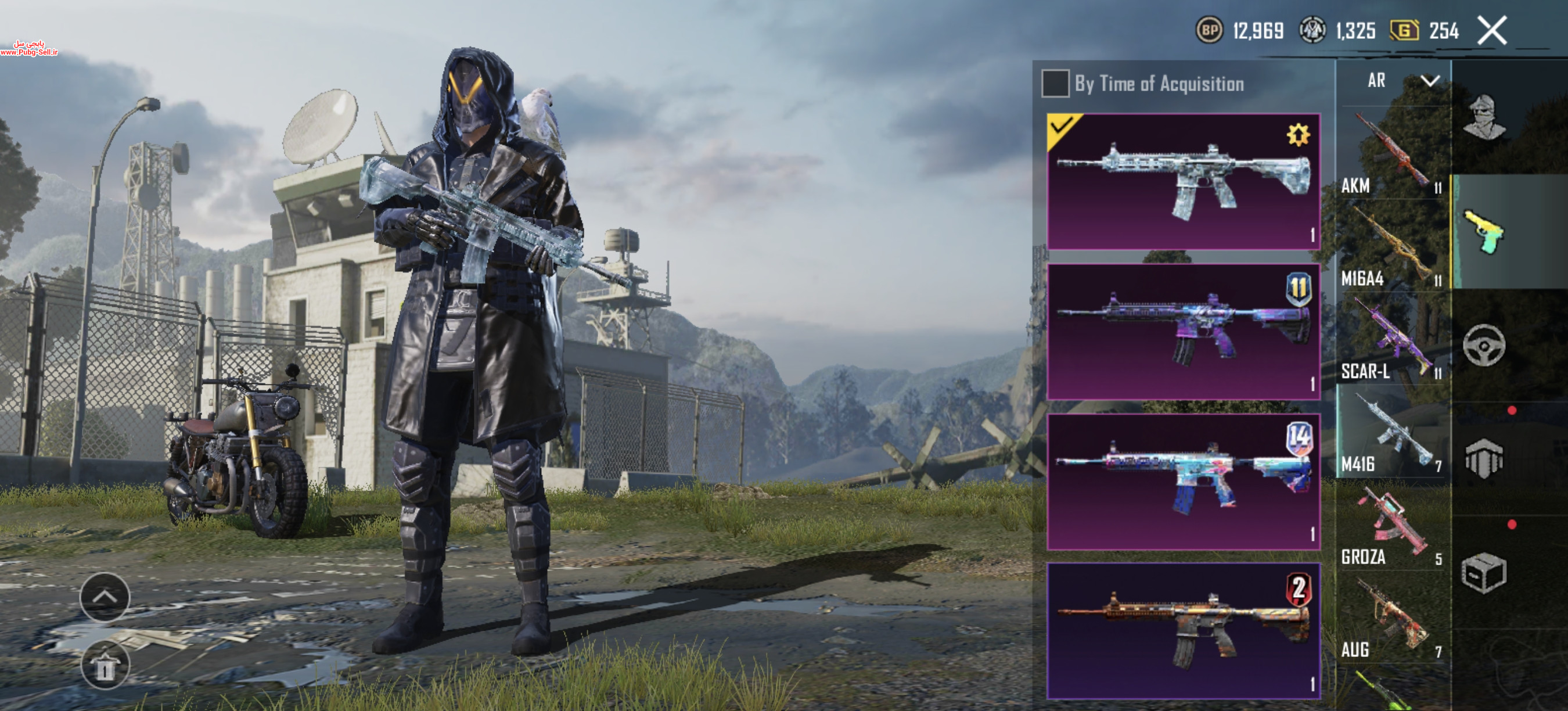Open the vehicle steering wheel tab

1484,345
